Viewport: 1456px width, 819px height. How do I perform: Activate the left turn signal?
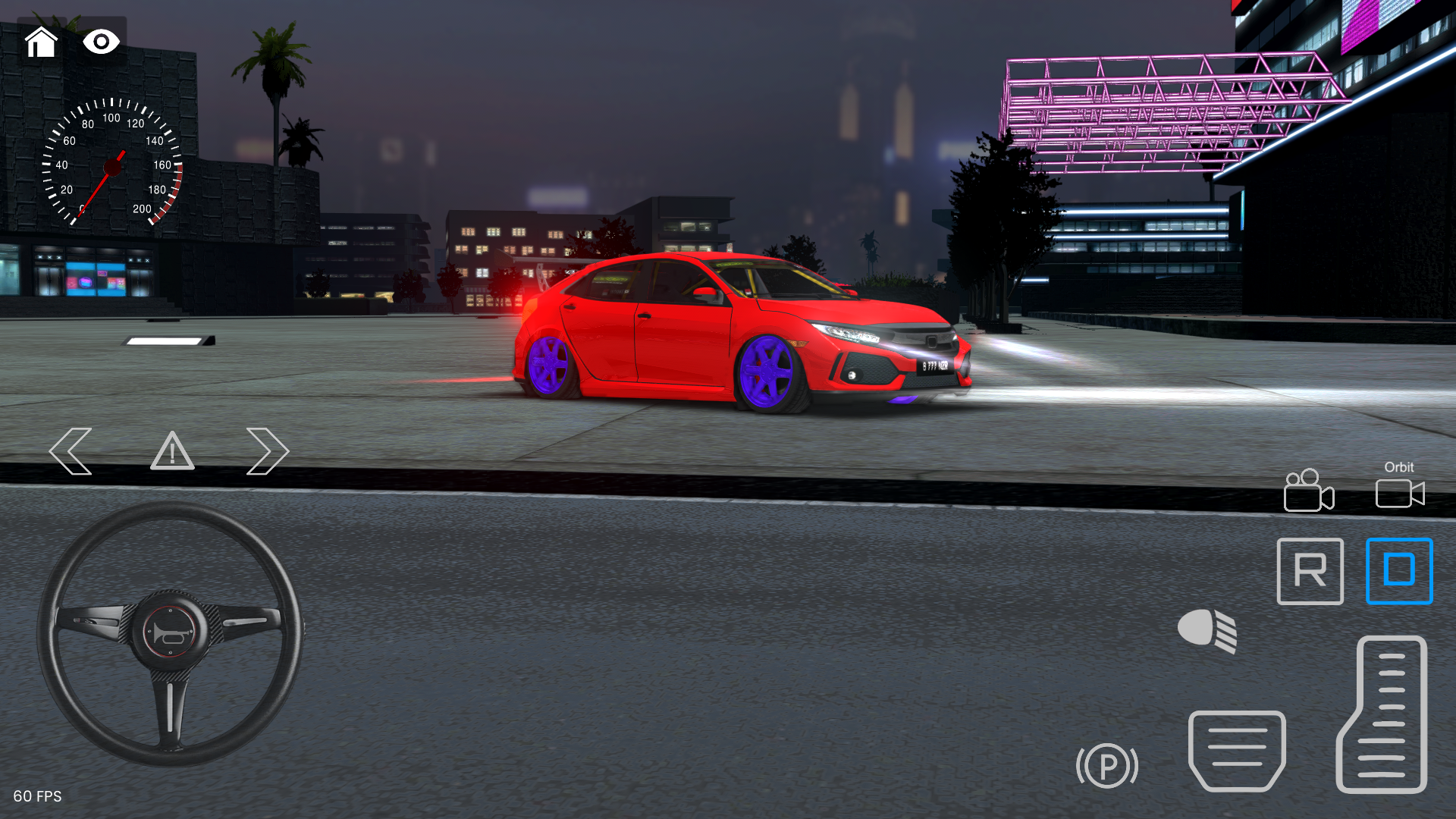pos(71,451)
